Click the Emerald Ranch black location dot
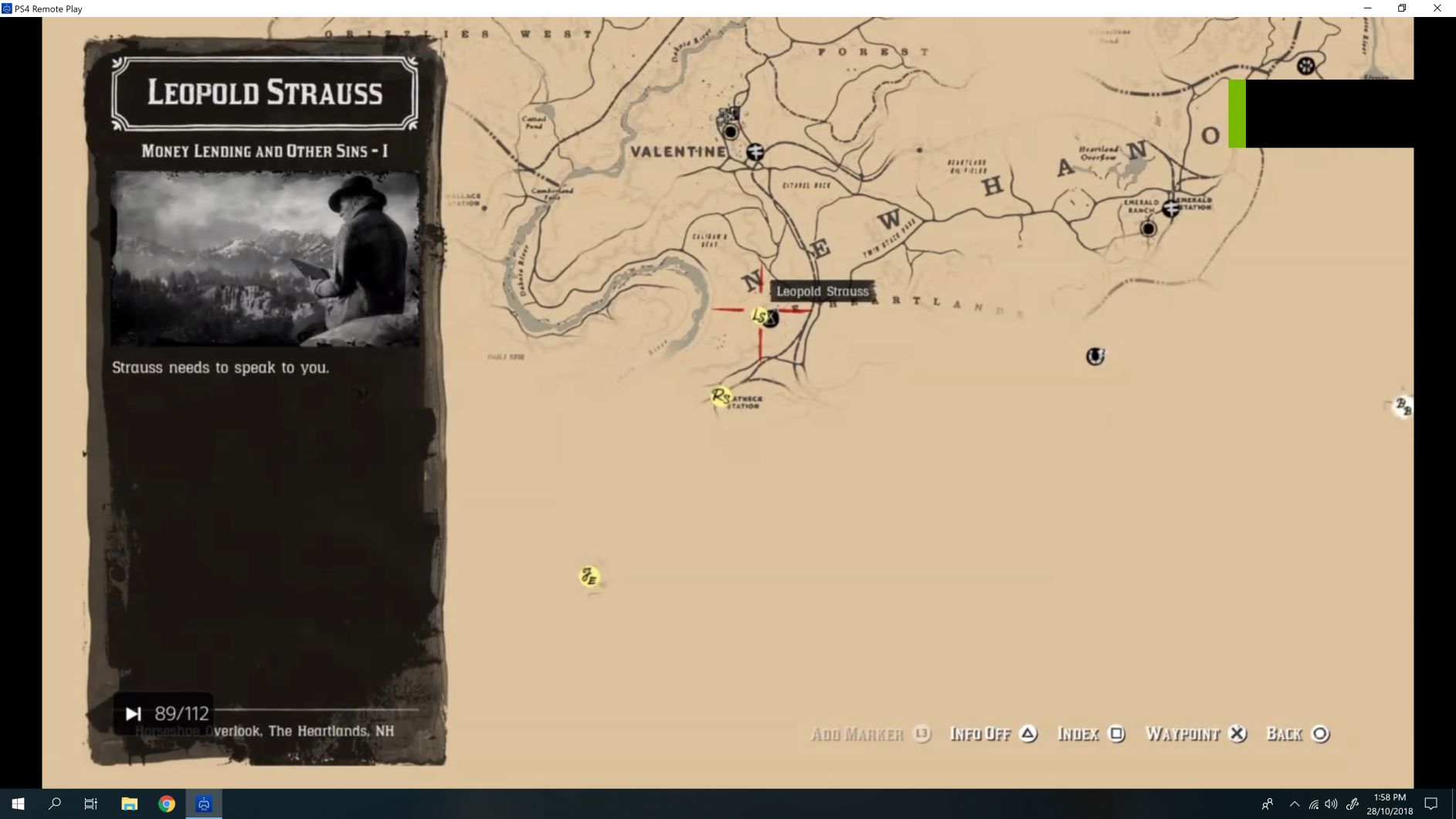The width and height of the screenshot is (1456, 819). 1150,226
